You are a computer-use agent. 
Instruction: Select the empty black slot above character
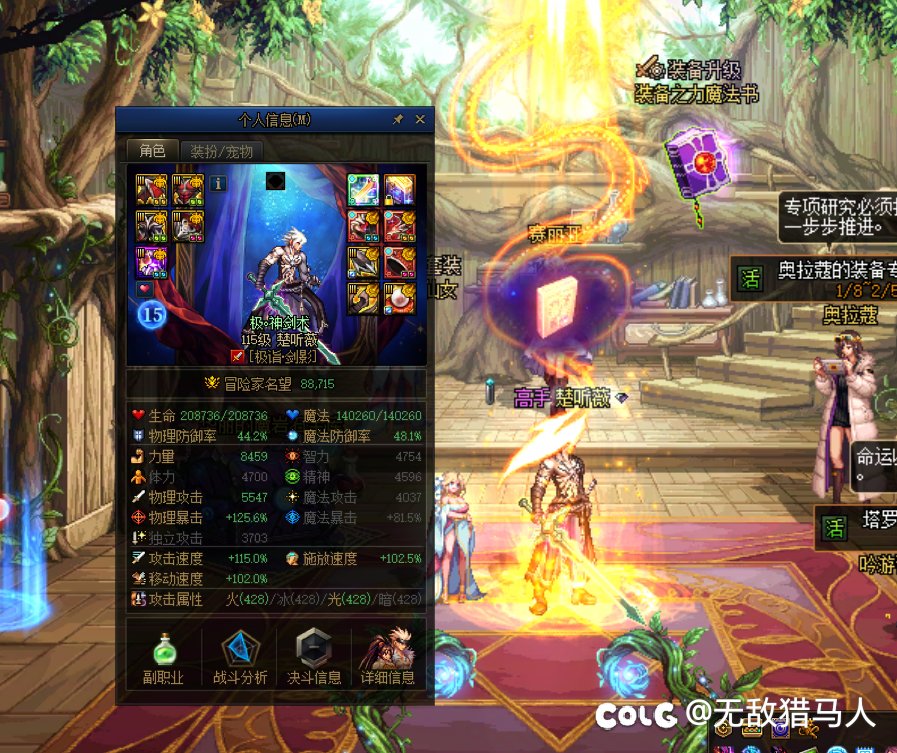click(276, 181)
